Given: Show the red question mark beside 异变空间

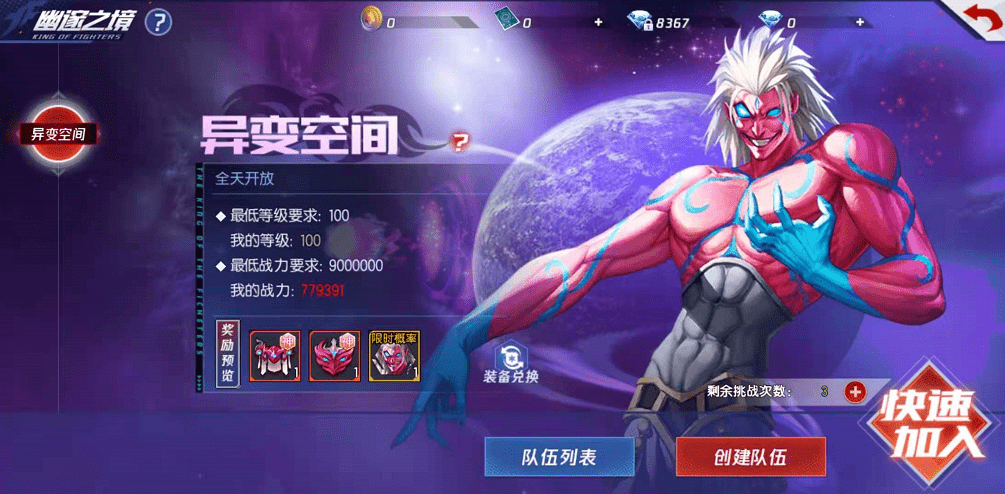Looking at the screenshot, I should [x=460, y=141].
